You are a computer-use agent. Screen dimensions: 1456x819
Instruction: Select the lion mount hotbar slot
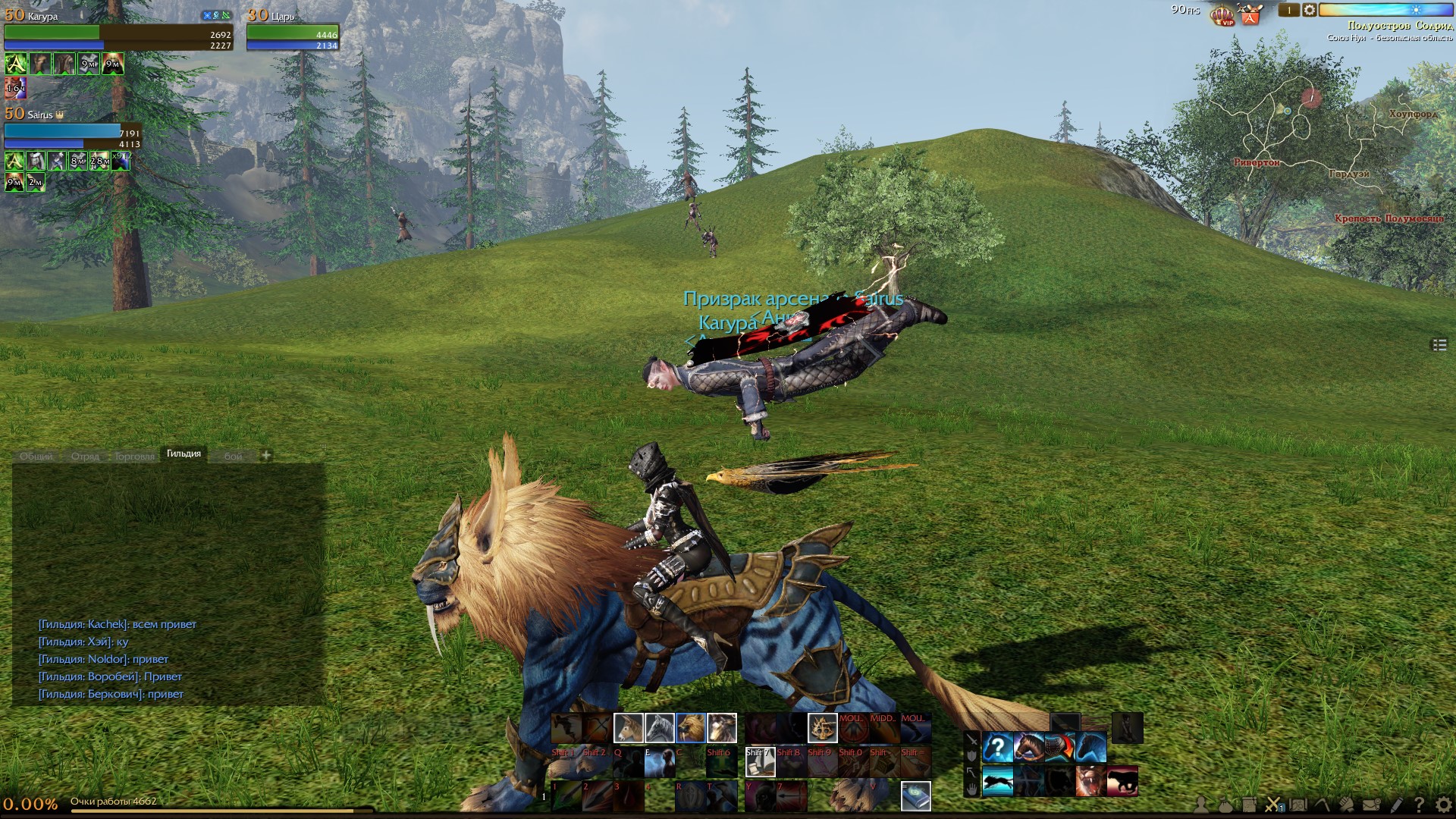pos(690,728)
